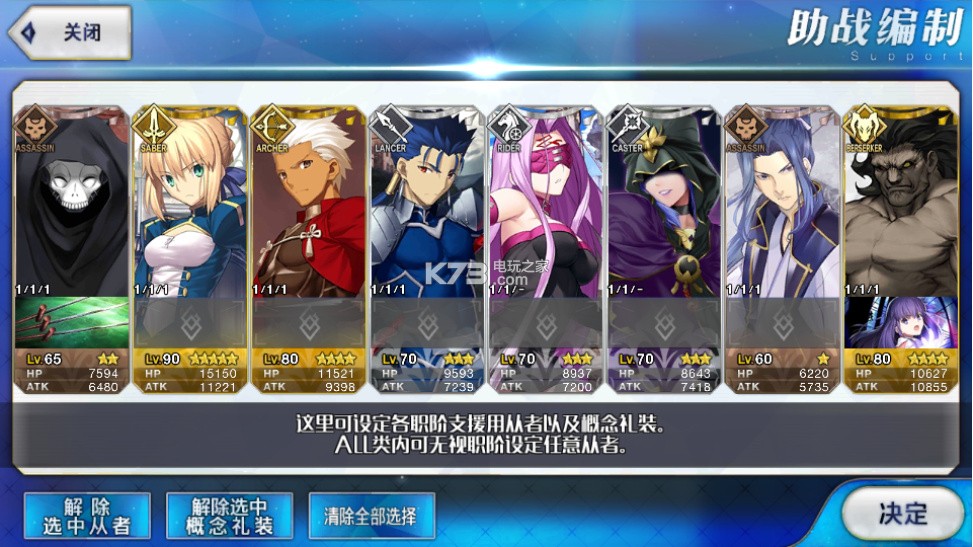Choose the Saber servant card Lv 90

click(190, 210)
